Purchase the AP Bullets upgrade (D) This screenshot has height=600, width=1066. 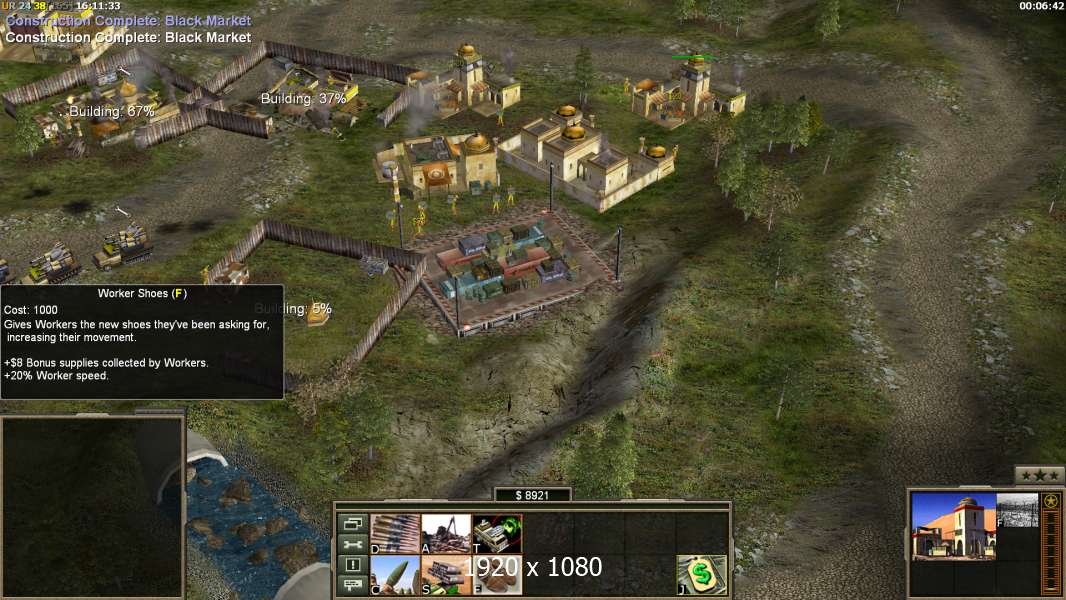tap(395, 533)
